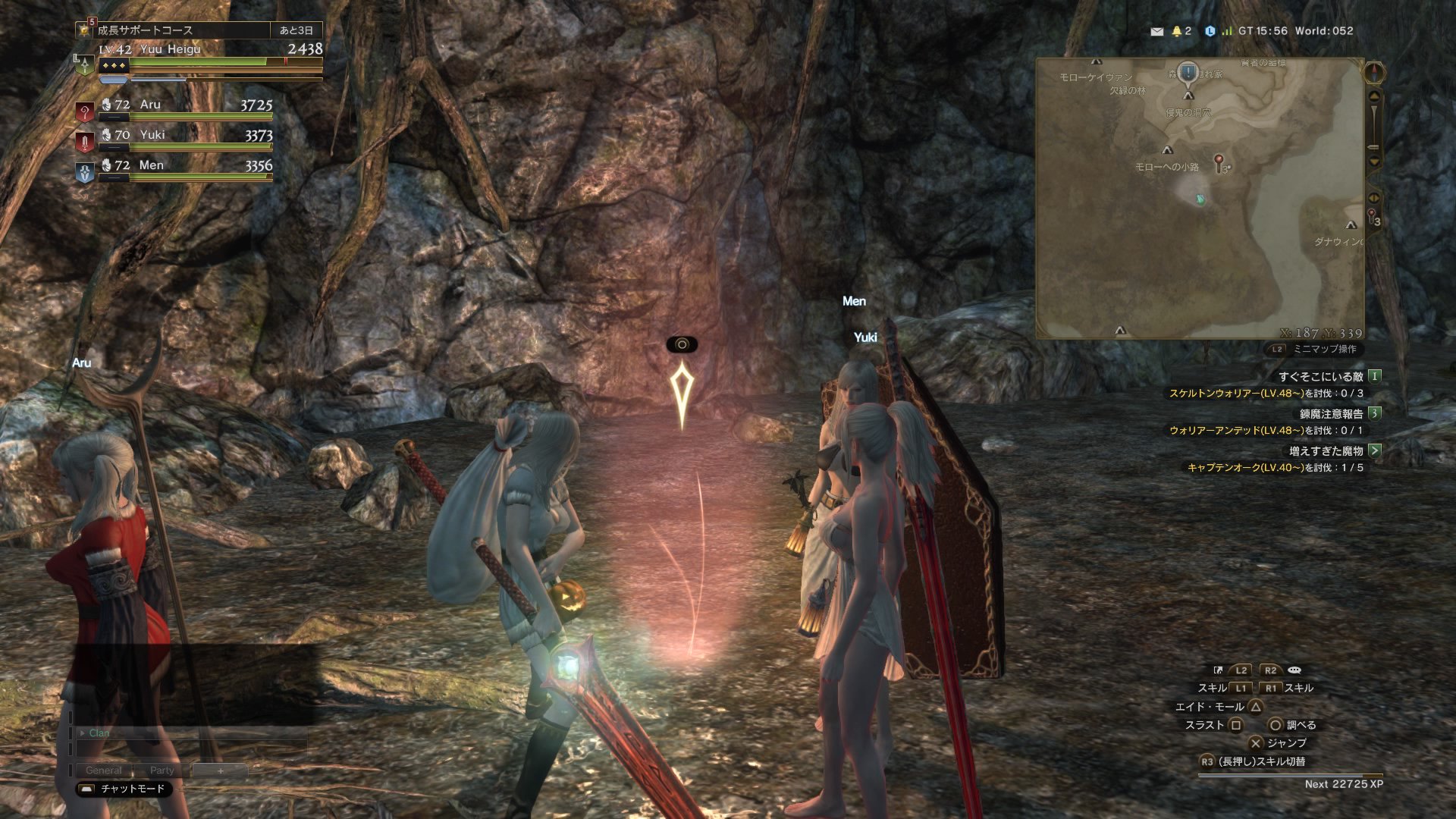
Task: Switch to the General chat tab
Action: (103, 770)
